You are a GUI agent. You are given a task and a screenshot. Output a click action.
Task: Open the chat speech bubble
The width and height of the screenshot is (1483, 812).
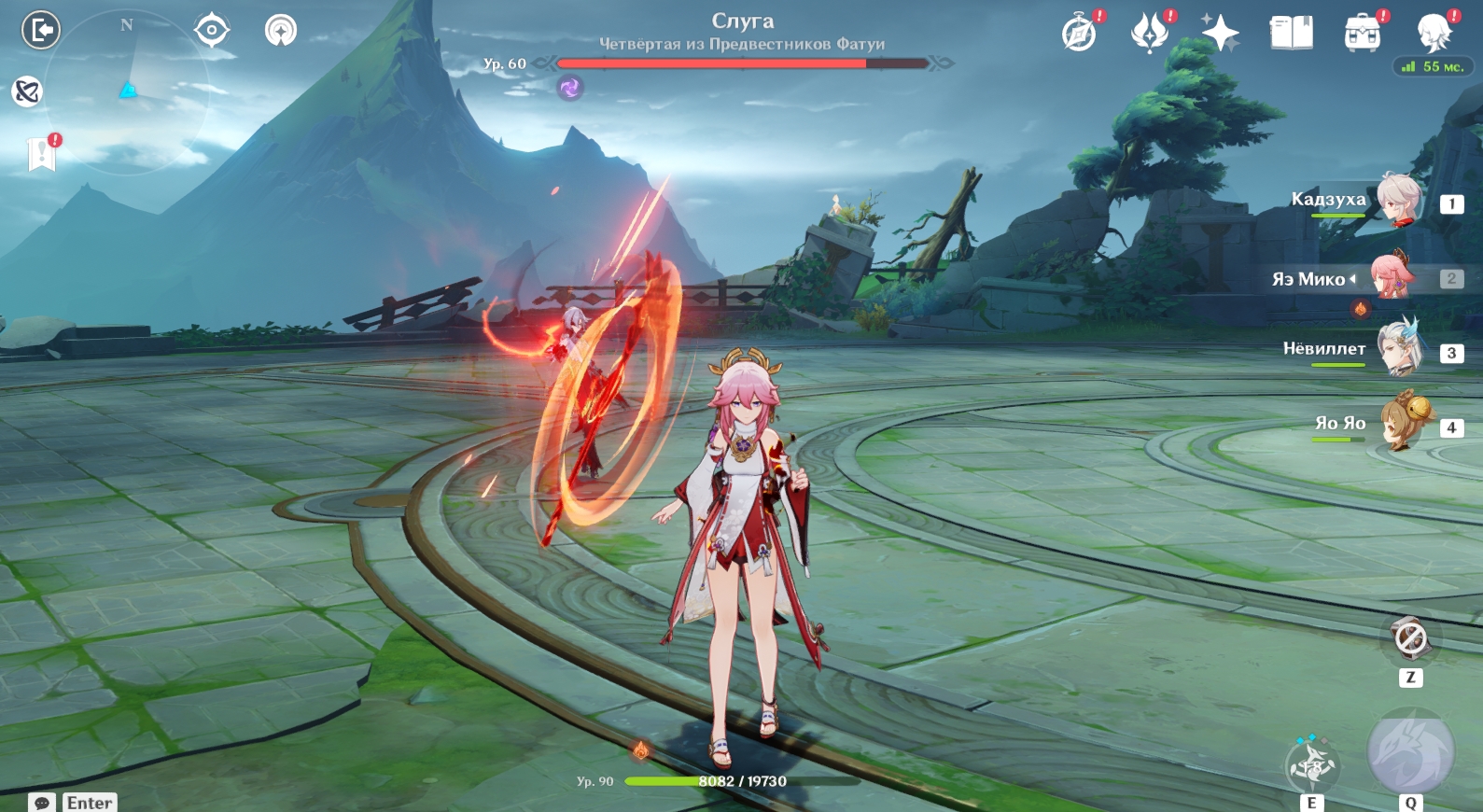tap(42, 803)
